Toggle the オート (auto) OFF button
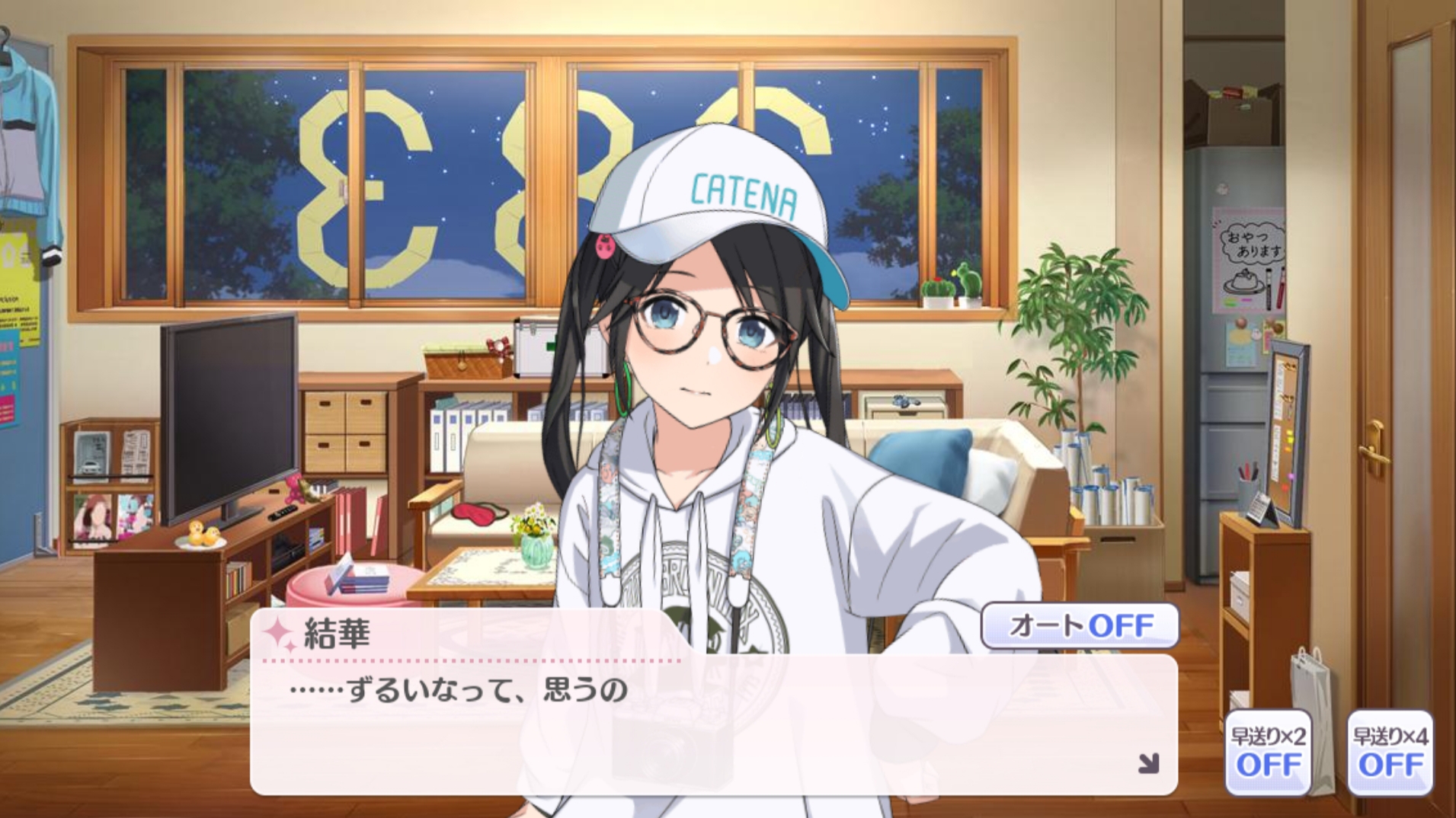This screenshot has width=1456, height=818. click(1080, 625)
